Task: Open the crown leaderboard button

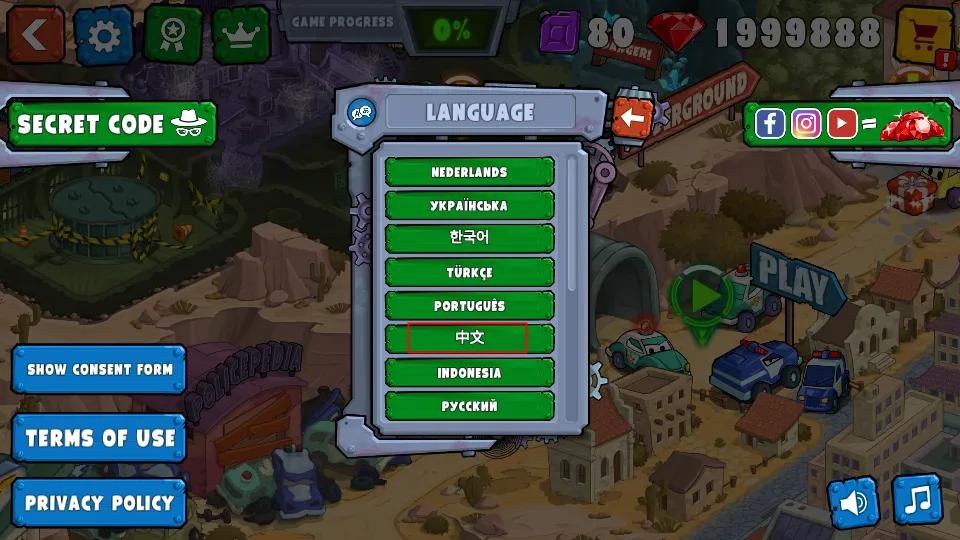Action: pyautogui.click(x=241, y=34)
